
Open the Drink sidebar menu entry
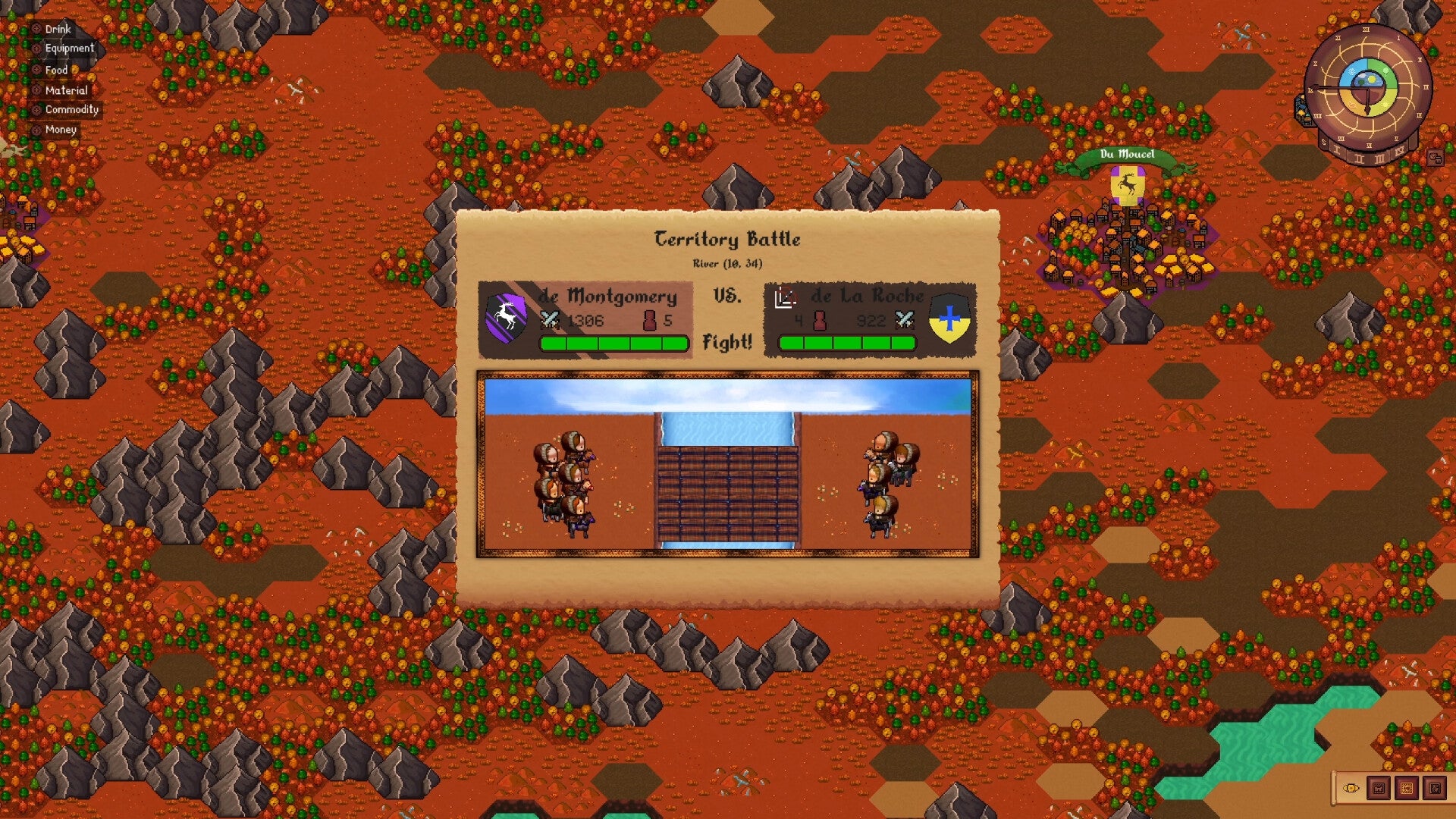click(x=57, y=30)
